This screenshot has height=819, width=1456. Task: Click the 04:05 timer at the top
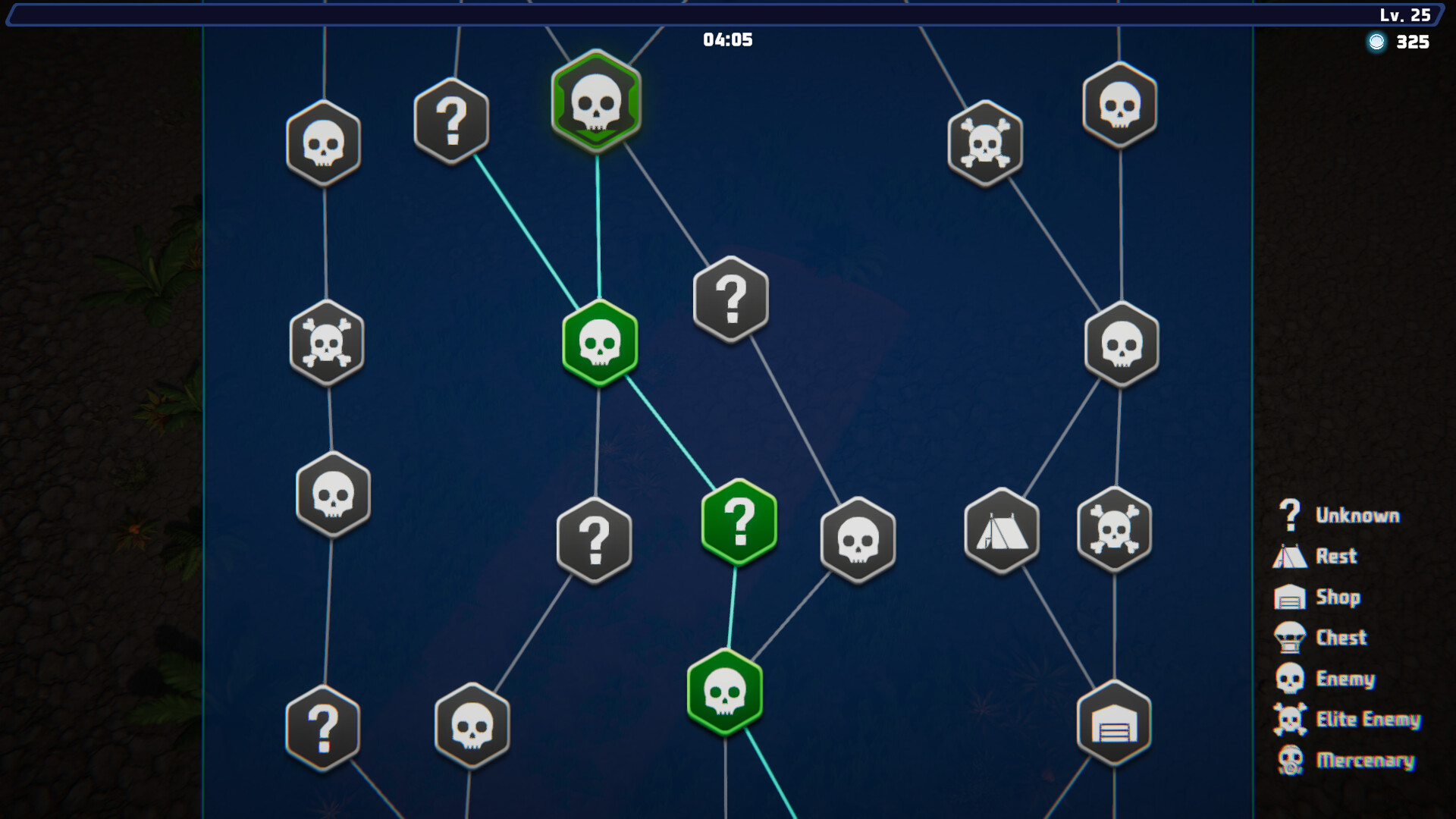coord(726,40)
